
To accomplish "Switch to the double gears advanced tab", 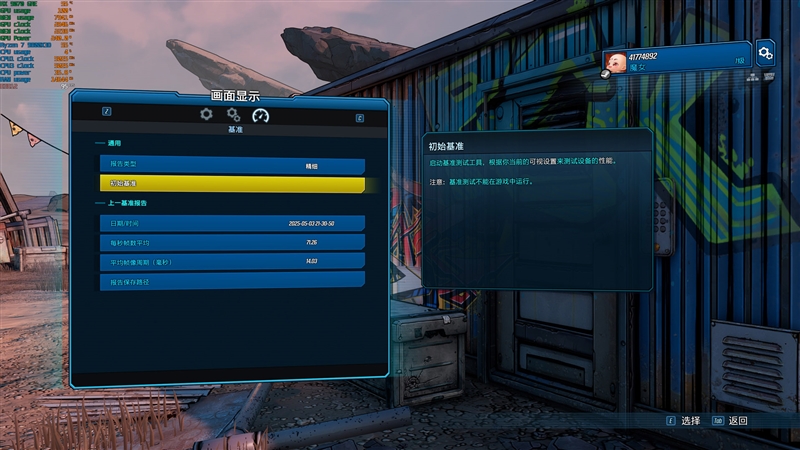I will tap(233, 115).
